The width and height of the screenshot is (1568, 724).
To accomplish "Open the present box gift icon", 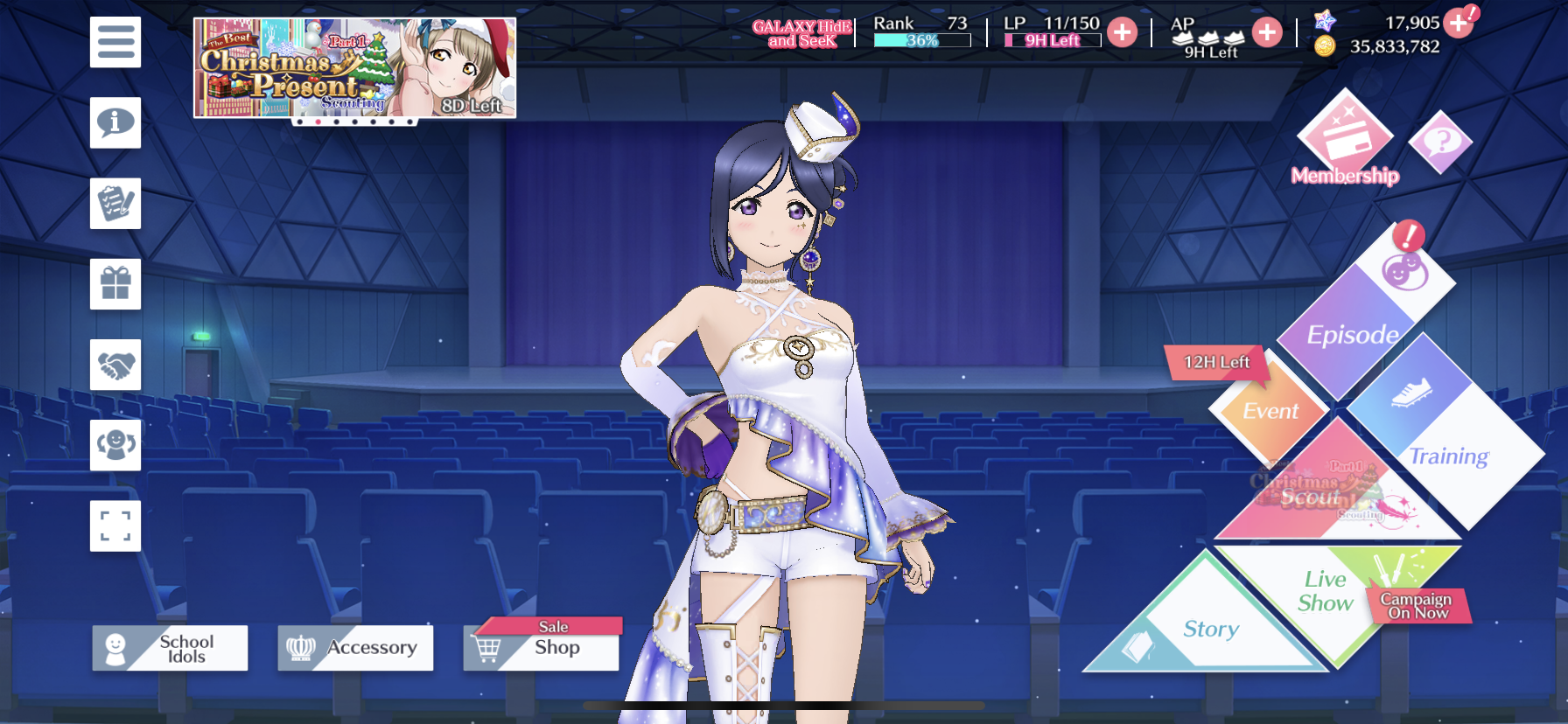I will point(115,284).
